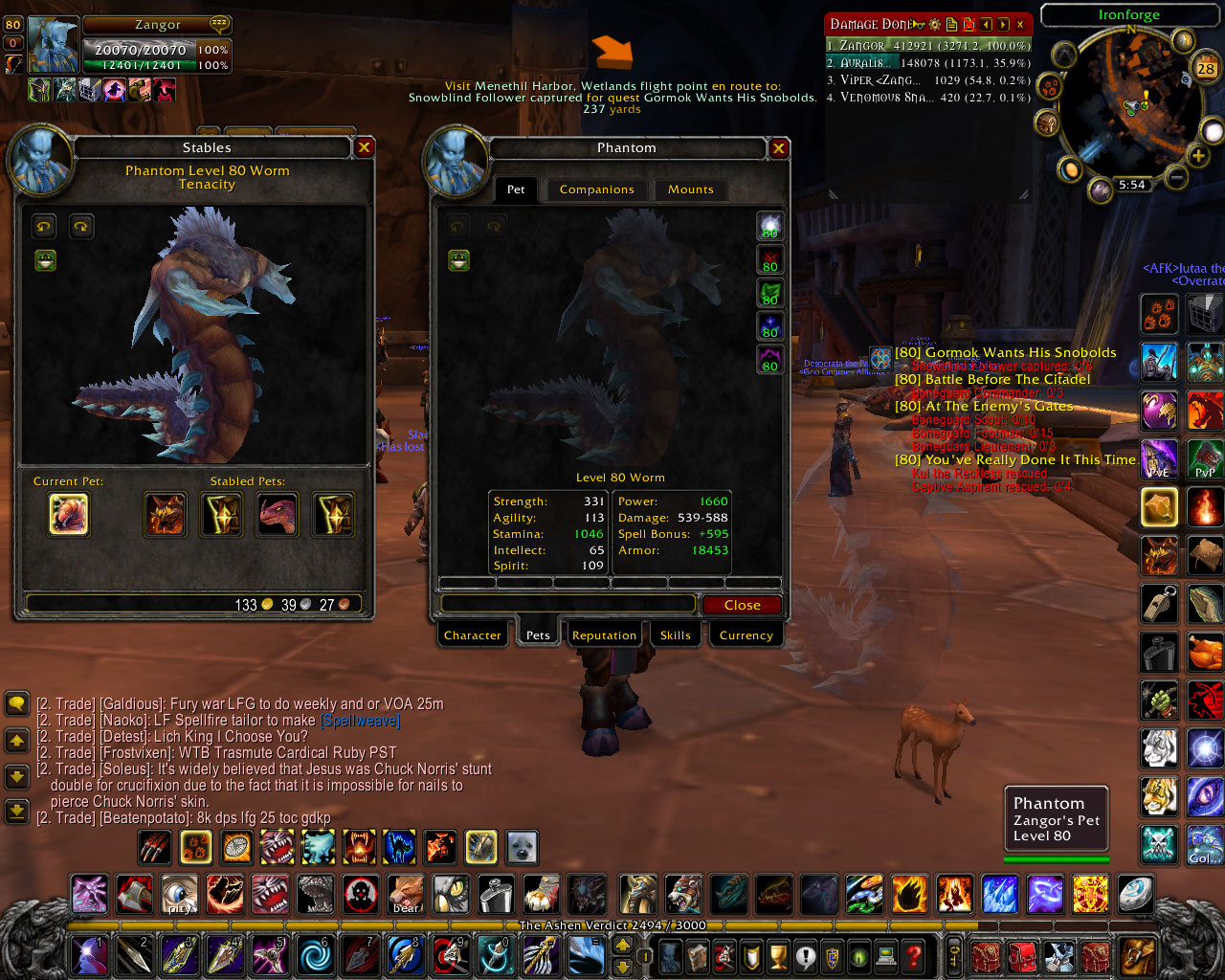Click the whistle icon in the right sidebar
Screen dimensions: 1225x980
click(x=1159, y=604)
